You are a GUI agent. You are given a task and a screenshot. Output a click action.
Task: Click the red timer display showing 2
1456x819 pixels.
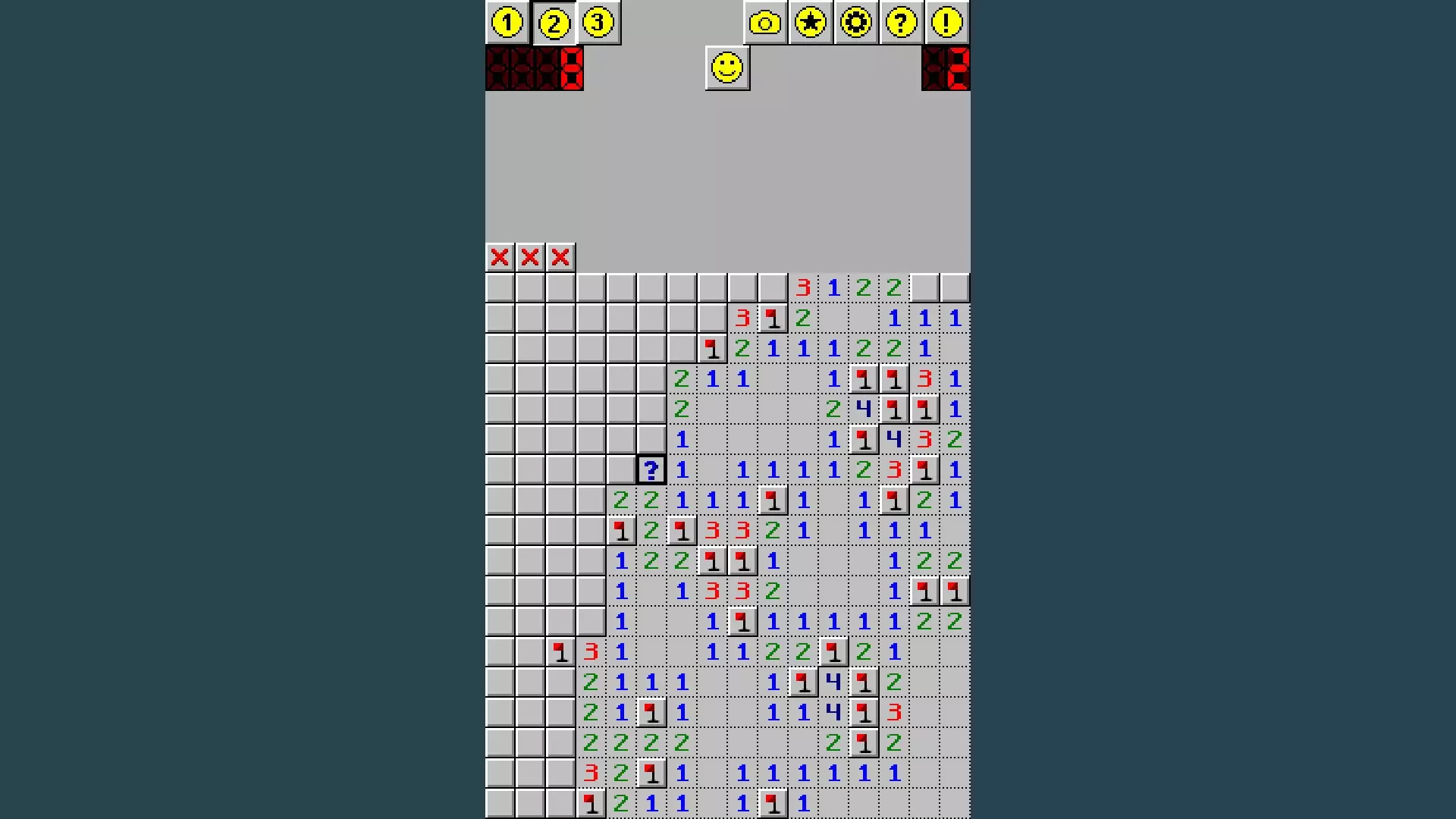click(946, 70)
